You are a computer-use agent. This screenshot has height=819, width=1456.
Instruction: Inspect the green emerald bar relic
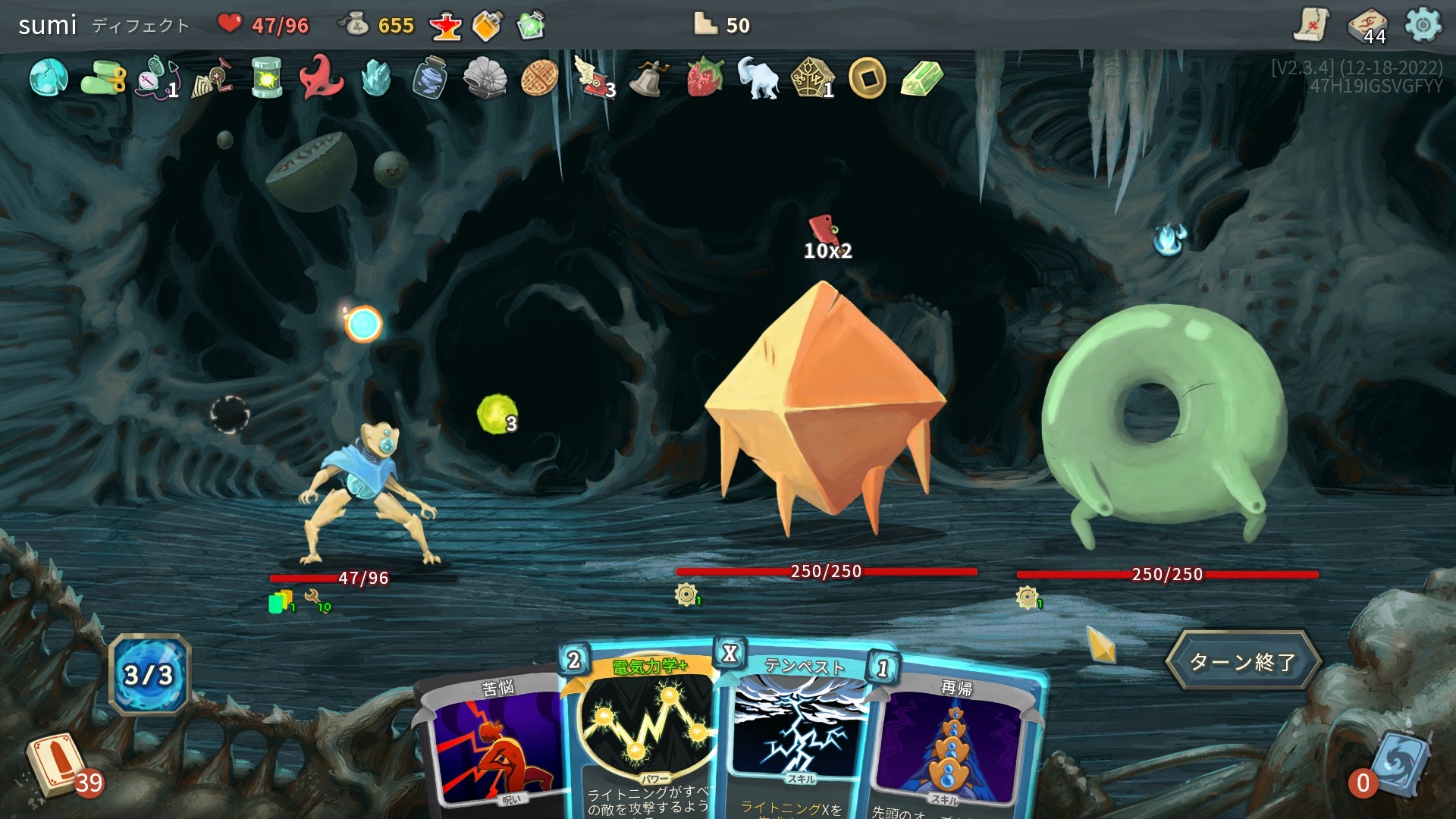922,77
